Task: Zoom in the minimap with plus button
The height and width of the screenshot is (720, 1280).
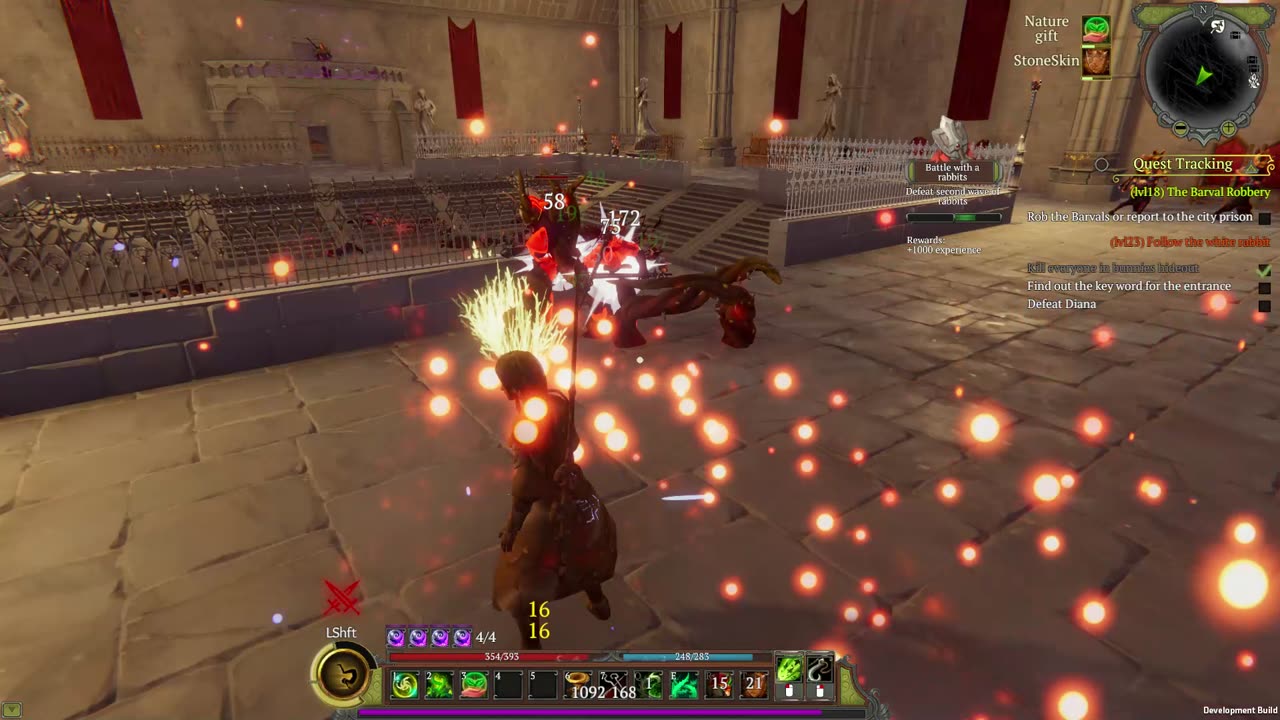Action: 1228,129
